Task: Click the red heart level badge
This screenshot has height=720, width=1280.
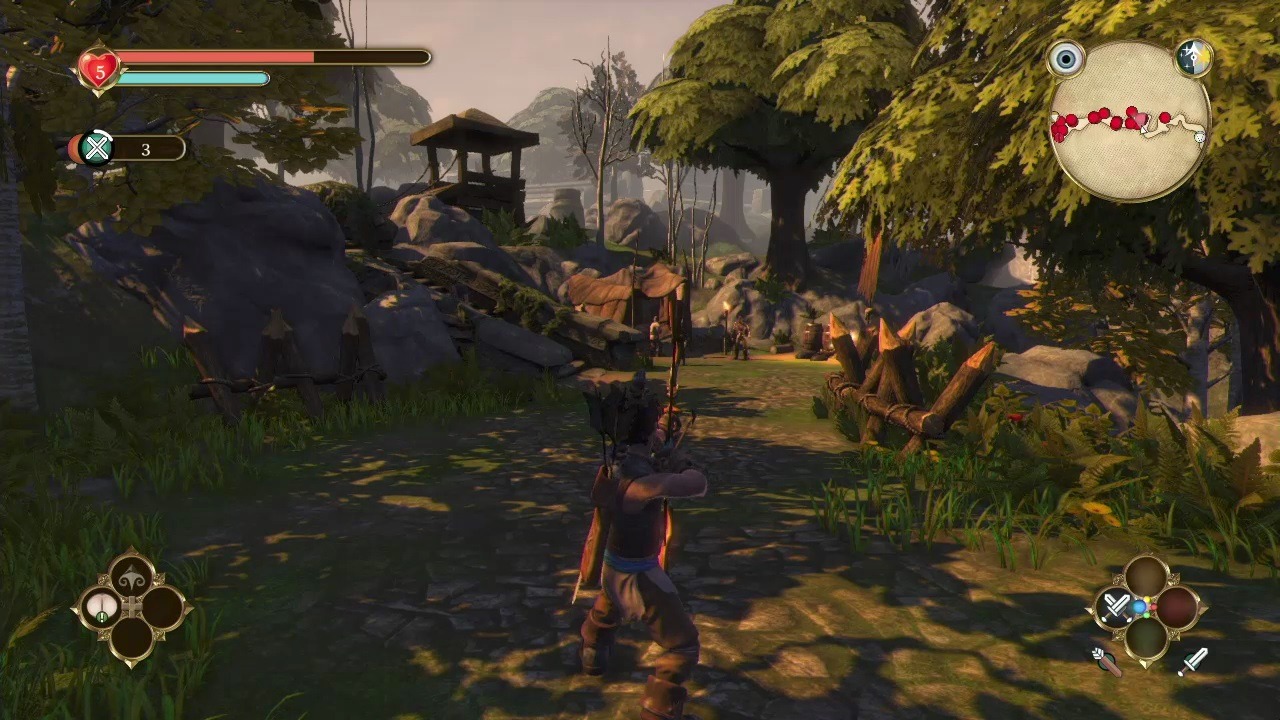Action: pyautogui.click(x=99, y=70)
